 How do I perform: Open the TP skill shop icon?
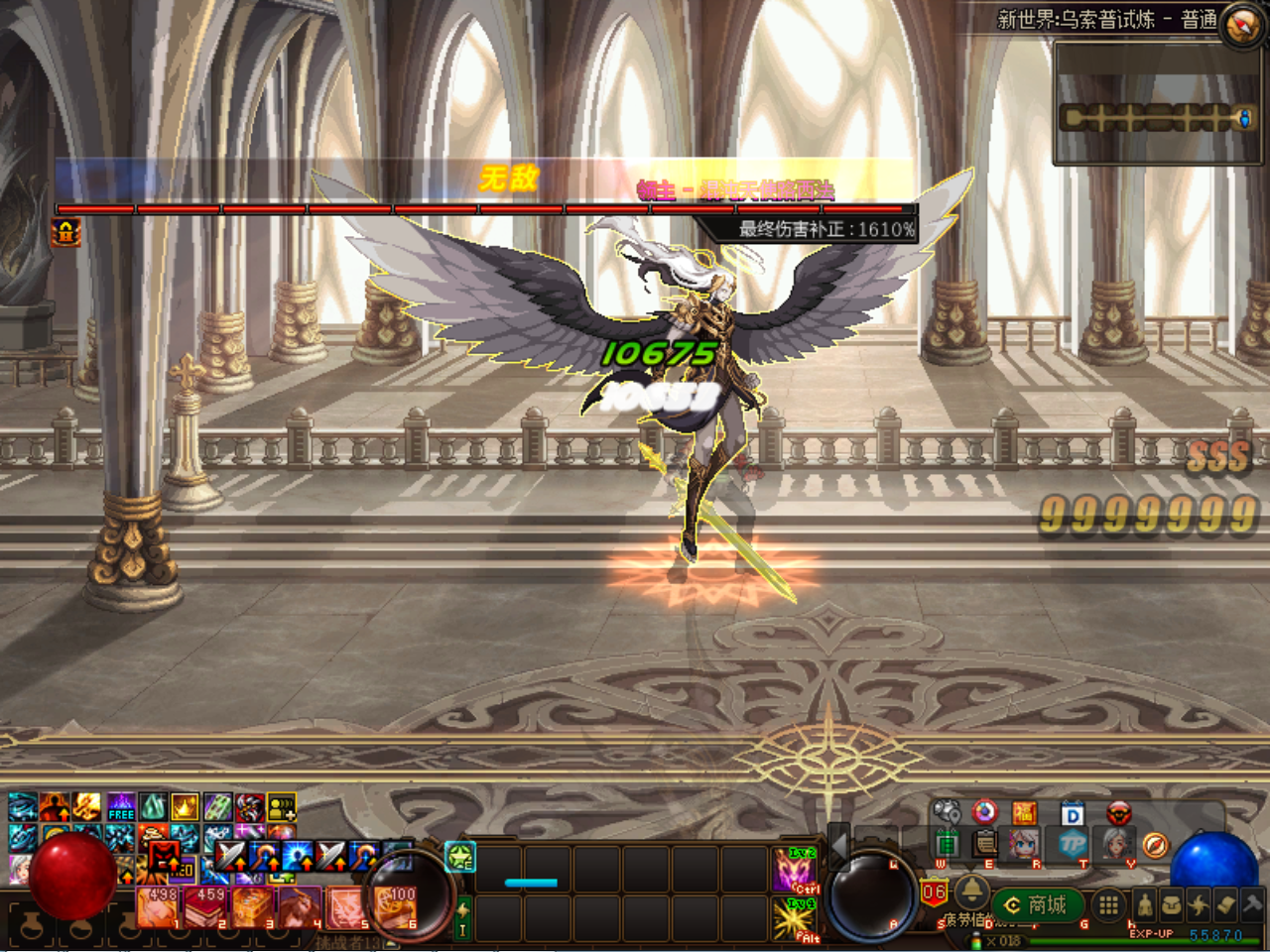coord(1076,845)
